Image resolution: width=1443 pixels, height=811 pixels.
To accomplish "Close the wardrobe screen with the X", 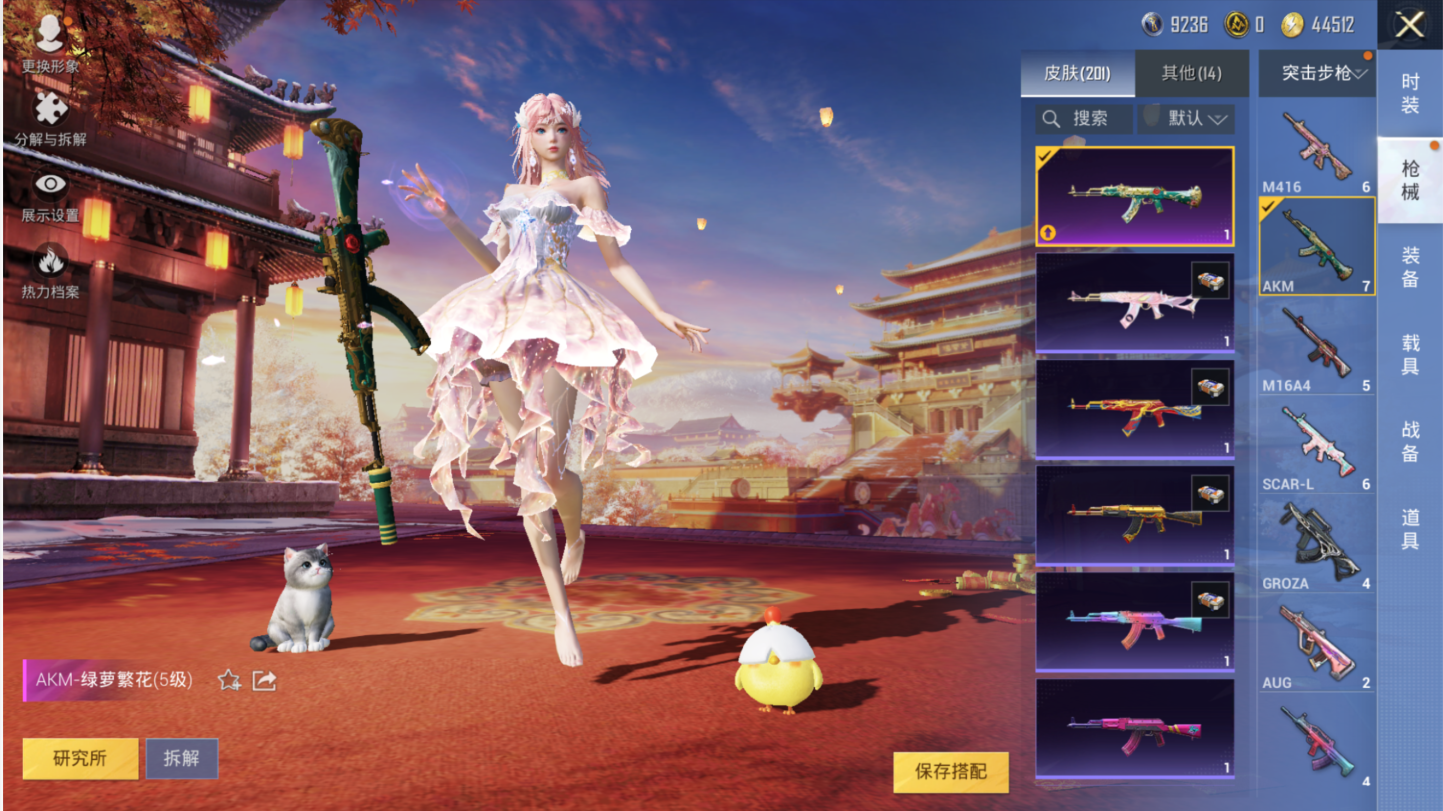I will [1409, 25].
